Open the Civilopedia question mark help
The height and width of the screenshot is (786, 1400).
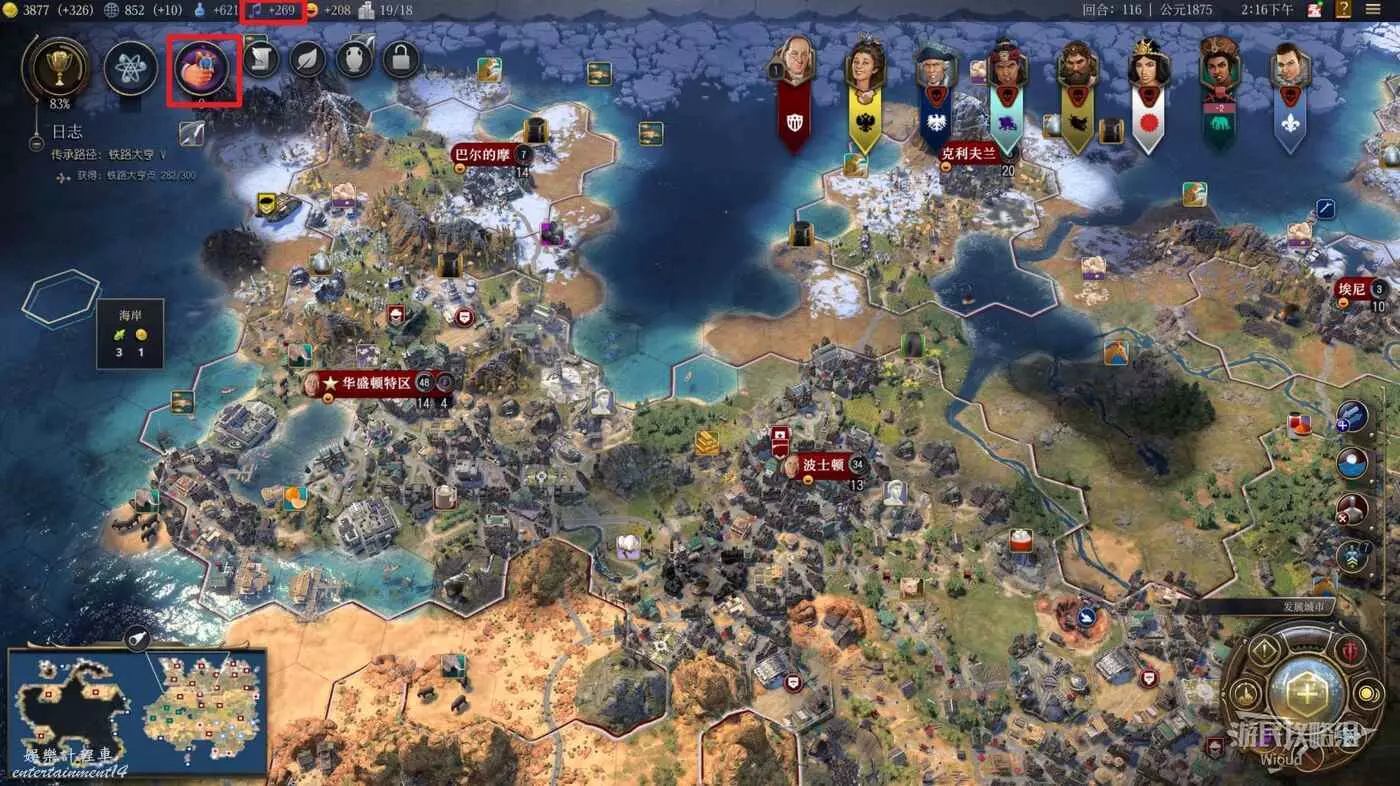1344,10
